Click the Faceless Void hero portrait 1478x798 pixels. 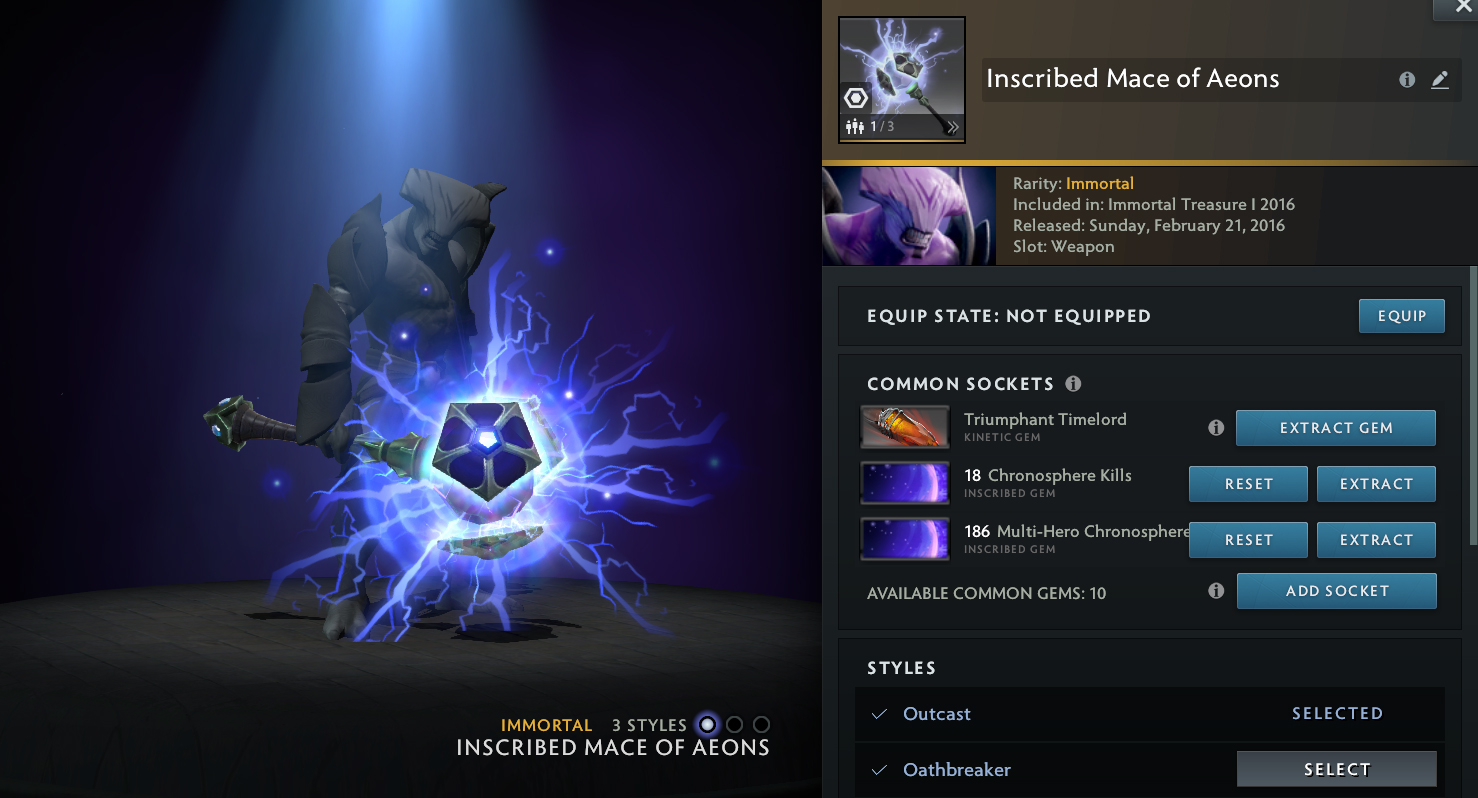(909, 216)
